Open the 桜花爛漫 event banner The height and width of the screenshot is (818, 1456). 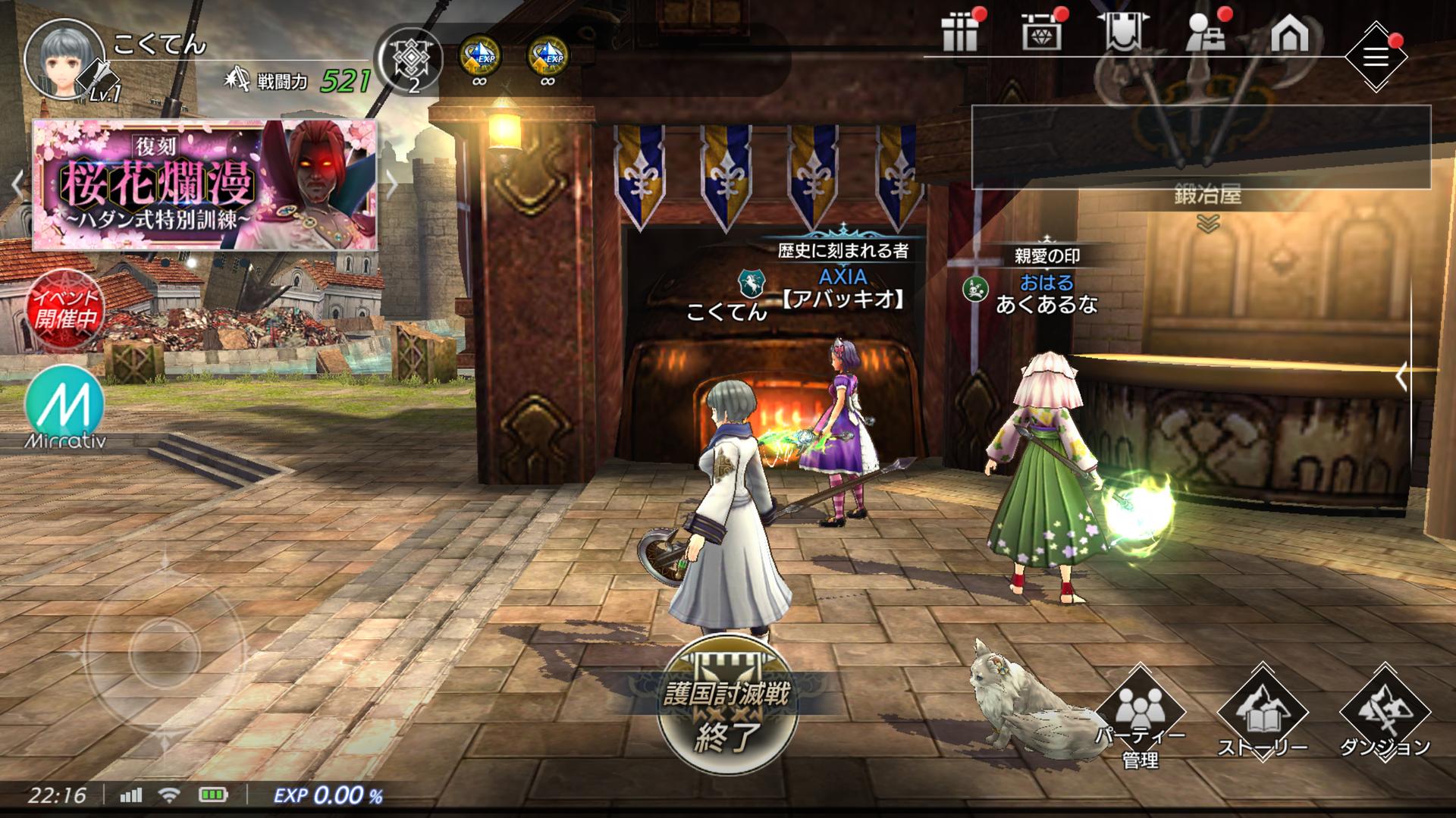tap(205, 184)
